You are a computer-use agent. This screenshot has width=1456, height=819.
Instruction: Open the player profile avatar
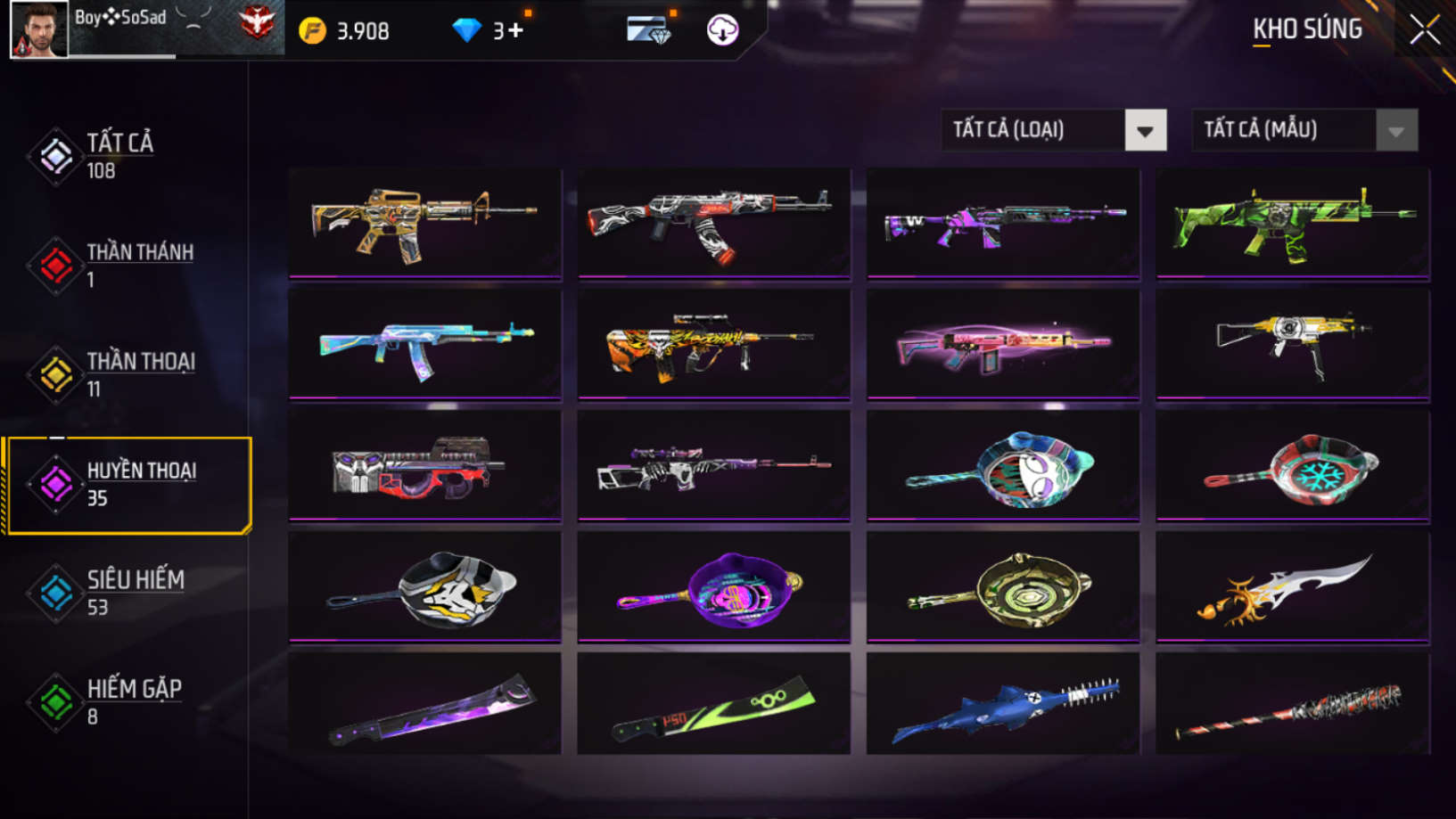coord(39,29)
